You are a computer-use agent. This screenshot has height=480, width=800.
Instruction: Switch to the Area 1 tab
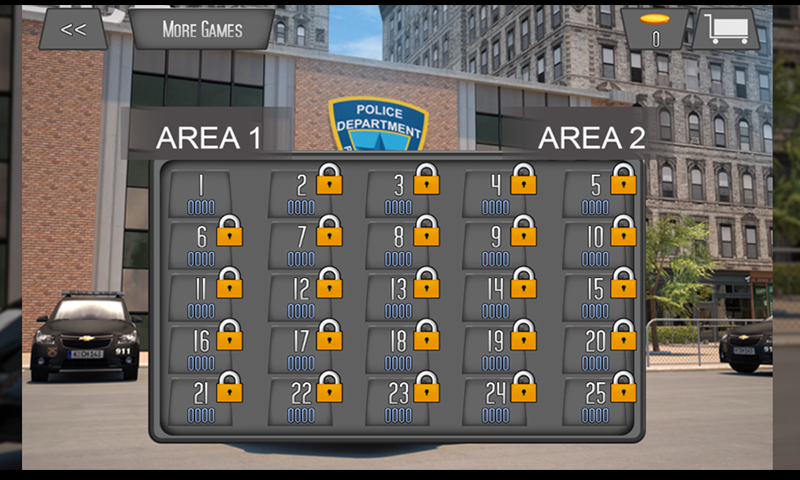coord(208,138)
